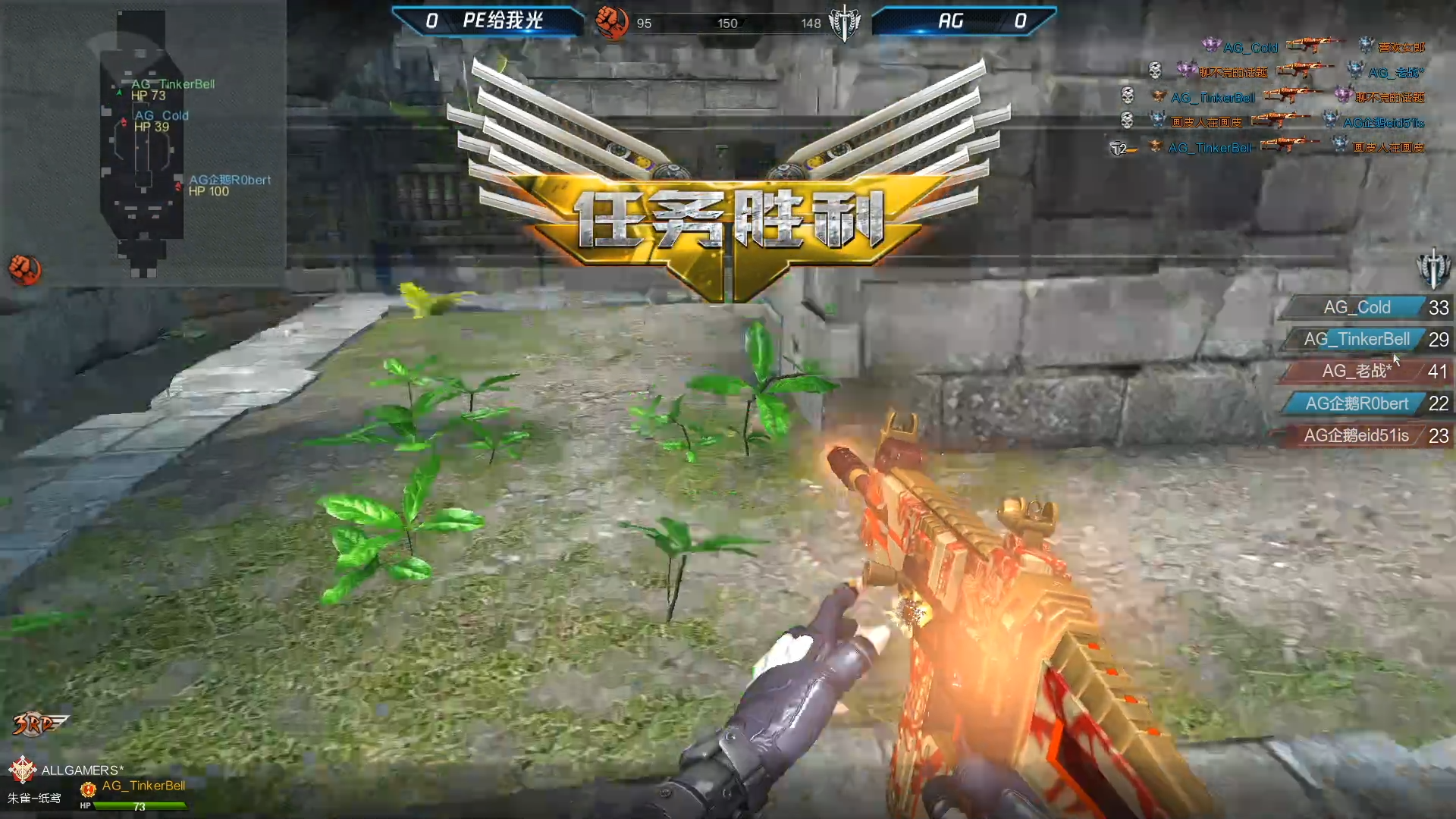
Task: Click the ALLGAMERS team logo
Action: click(x=23, y=769)
